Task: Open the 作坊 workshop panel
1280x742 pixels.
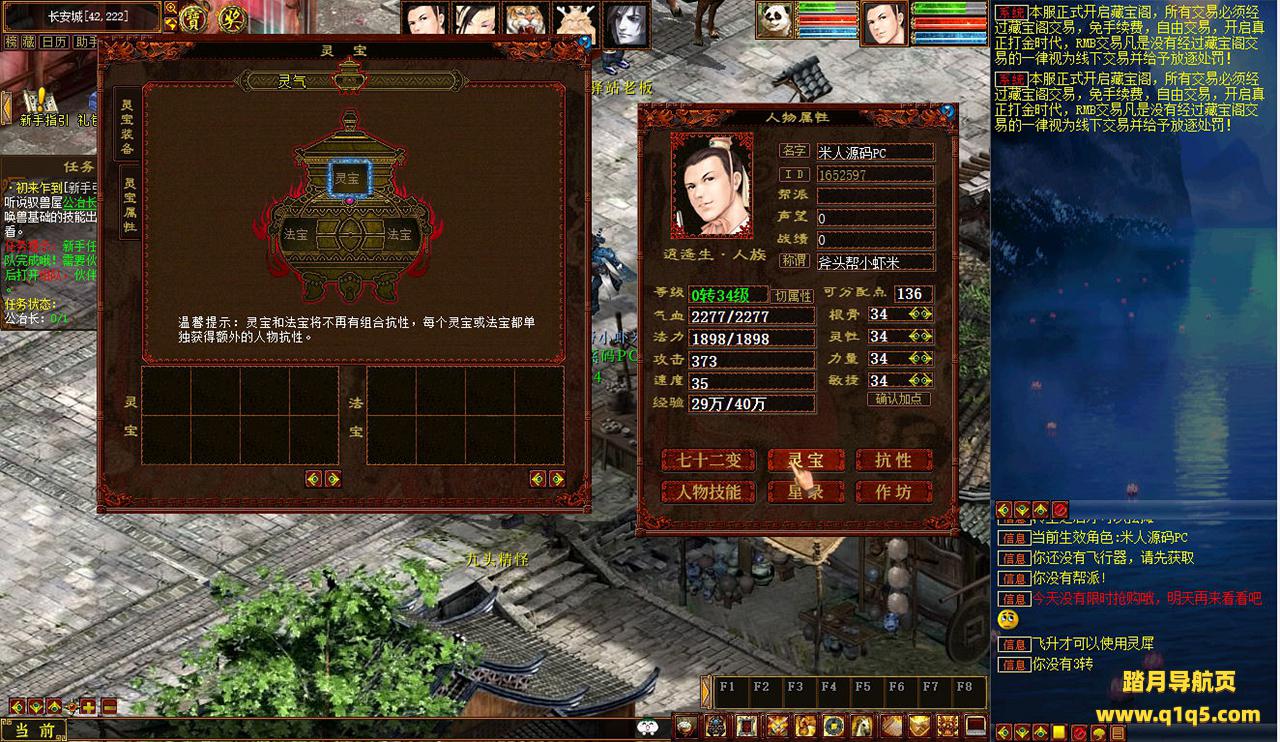Action: tap(893, 491)
